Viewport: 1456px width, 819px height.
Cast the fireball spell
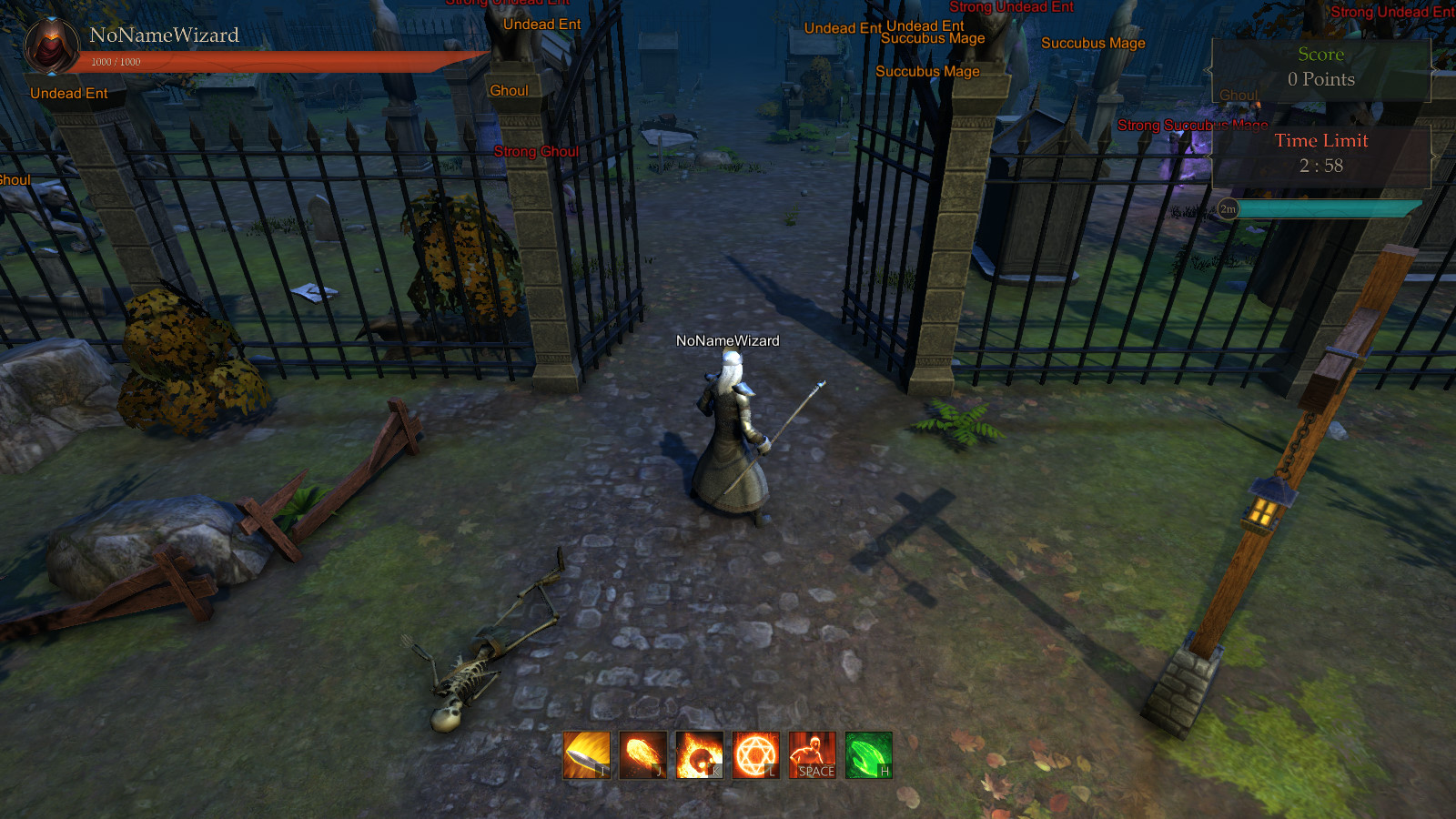pos(643,755)
